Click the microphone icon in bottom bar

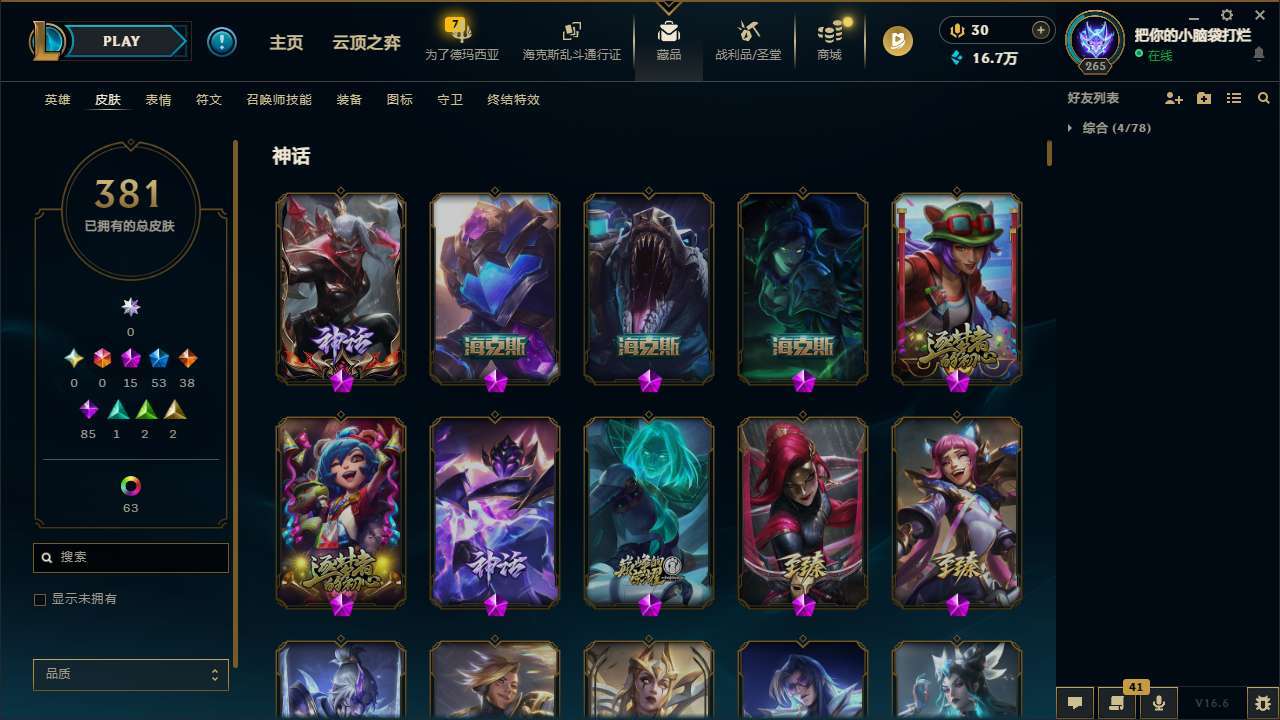point(1158,702)
